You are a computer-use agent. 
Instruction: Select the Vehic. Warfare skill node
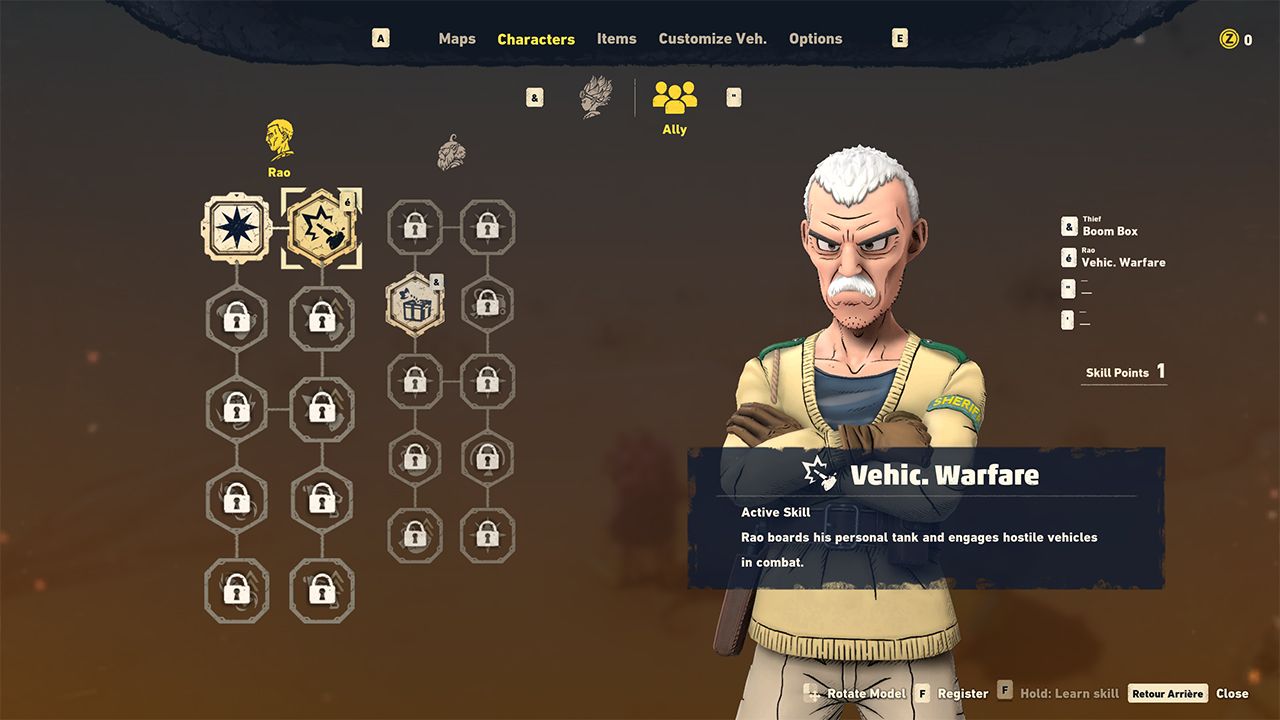(x=321, y=228)
